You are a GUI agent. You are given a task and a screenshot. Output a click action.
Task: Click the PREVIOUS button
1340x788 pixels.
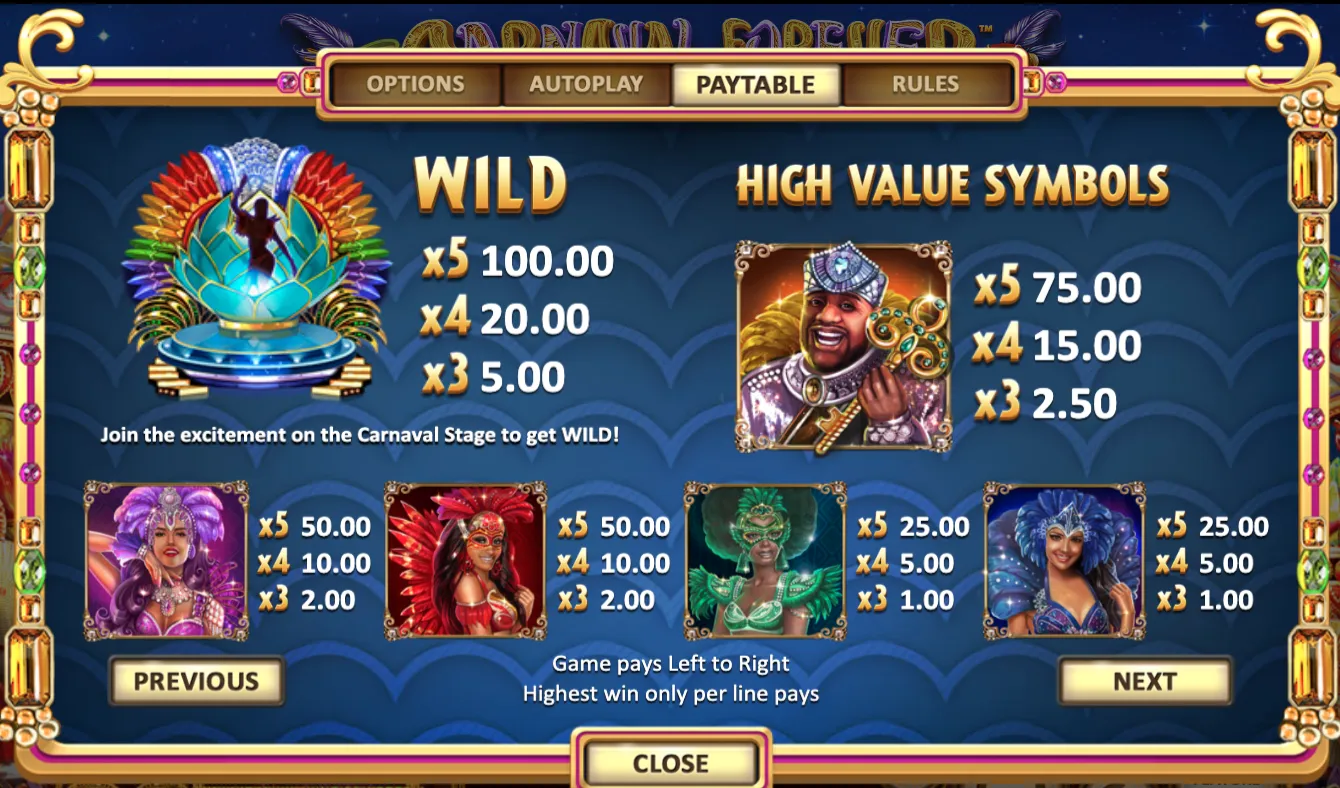[196, 681]
